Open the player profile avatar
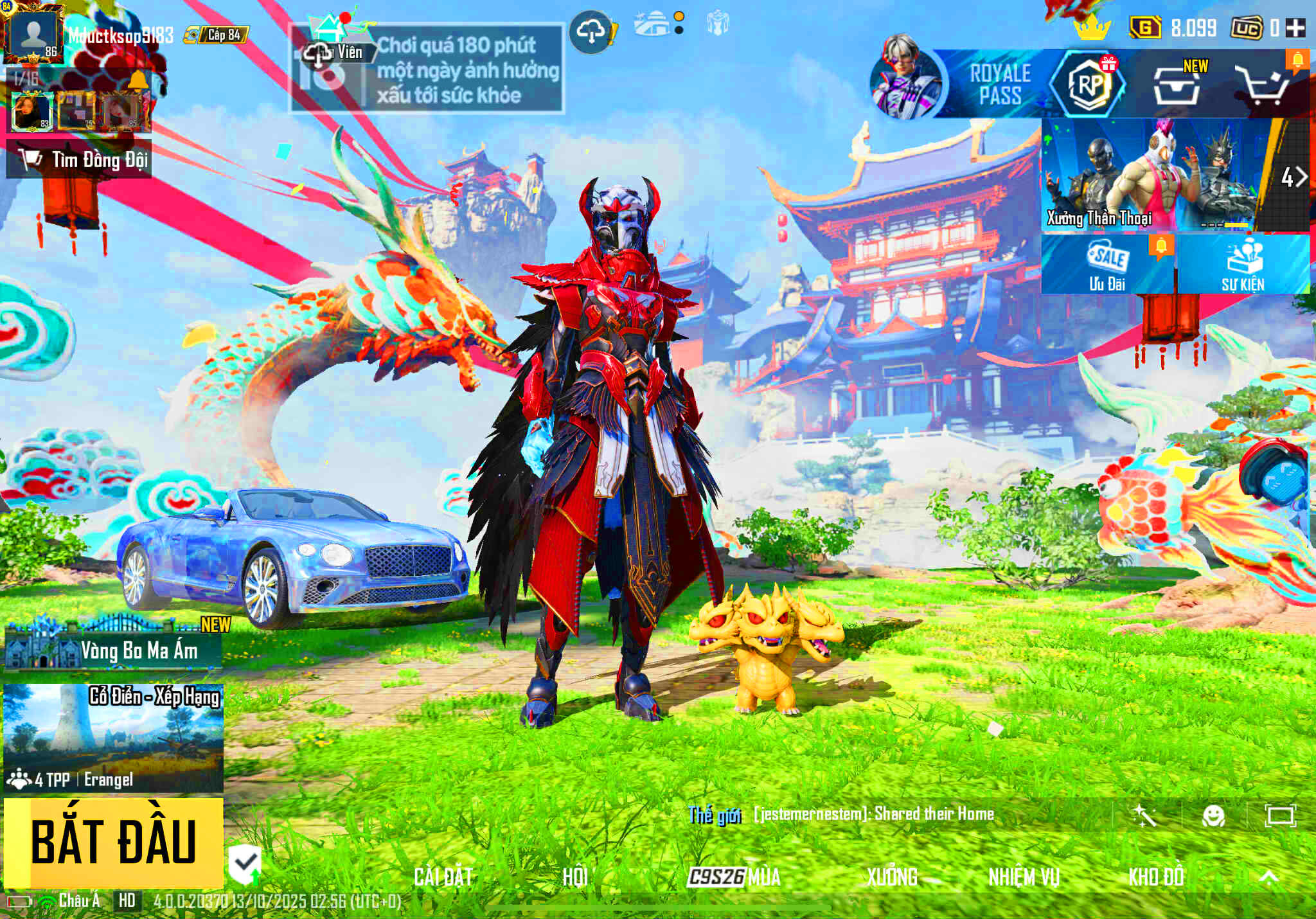The width and height of the screenshot is (1316, 919). [x=33, y=33]
